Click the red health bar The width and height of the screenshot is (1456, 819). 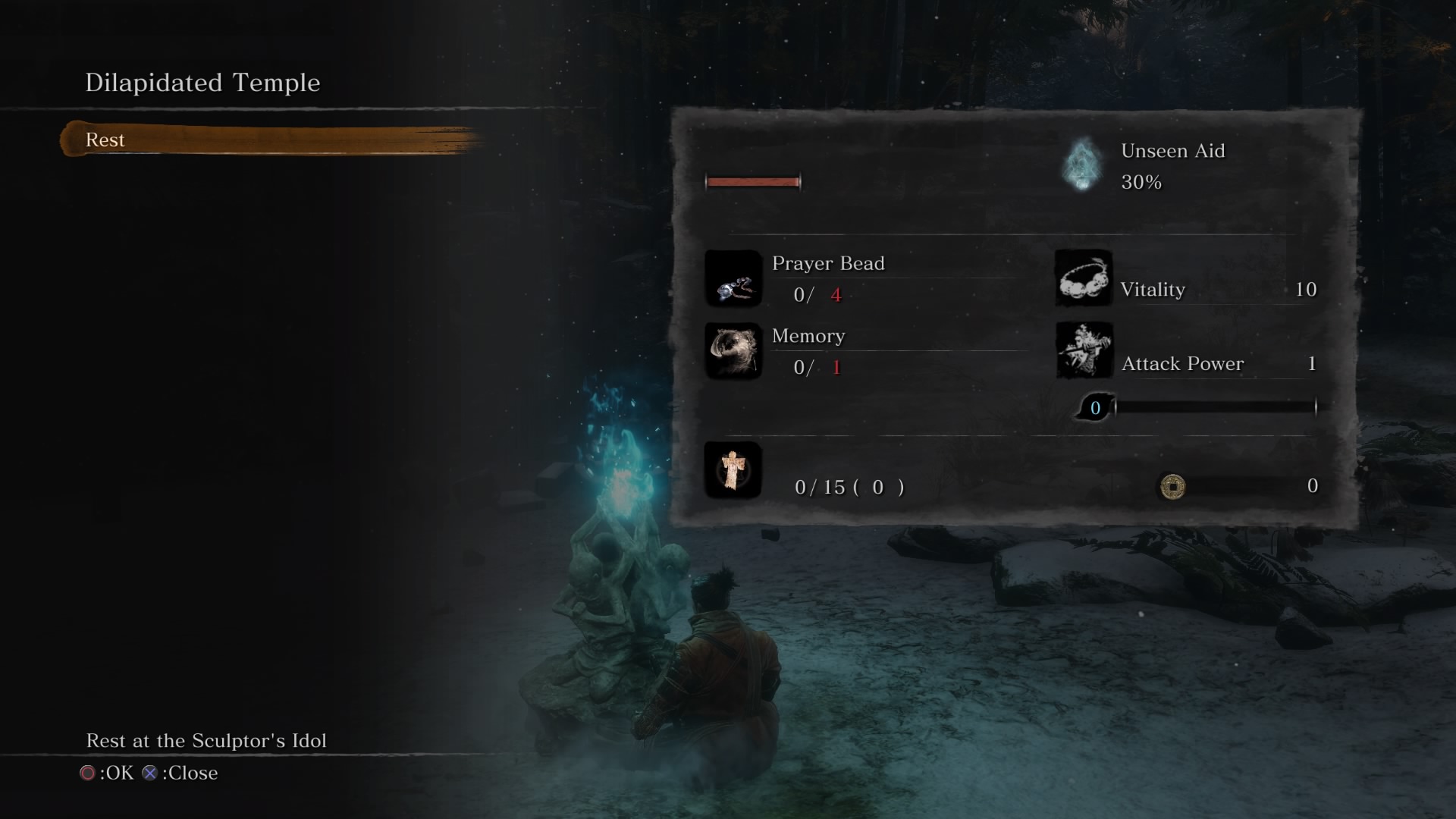pyautogui.click(x=752, y=181)
